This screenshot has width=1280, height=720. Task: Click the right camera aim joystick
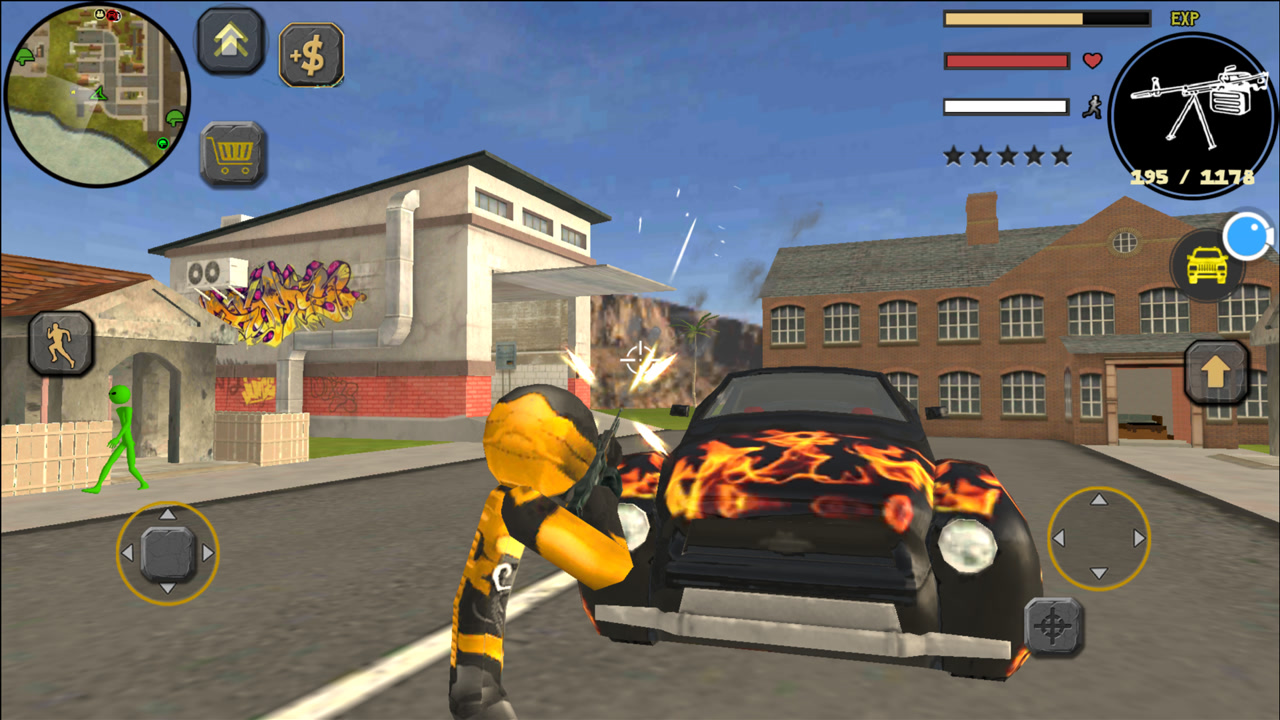tap(1098, 539)
